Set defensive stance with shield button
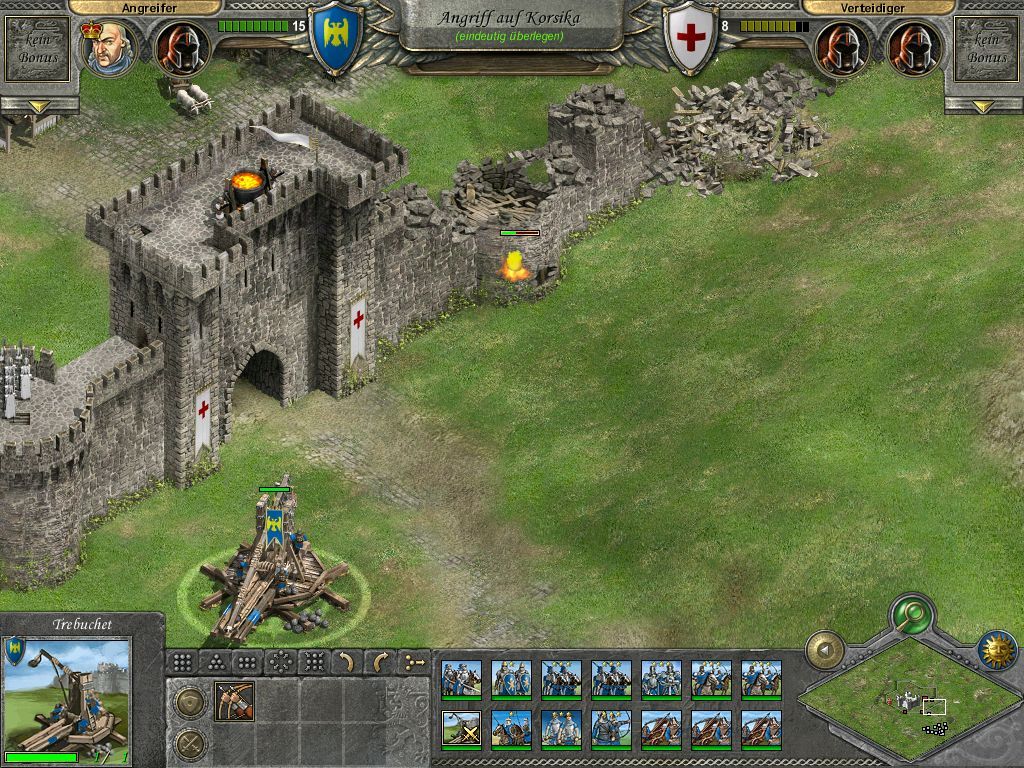 pos(189,703)
